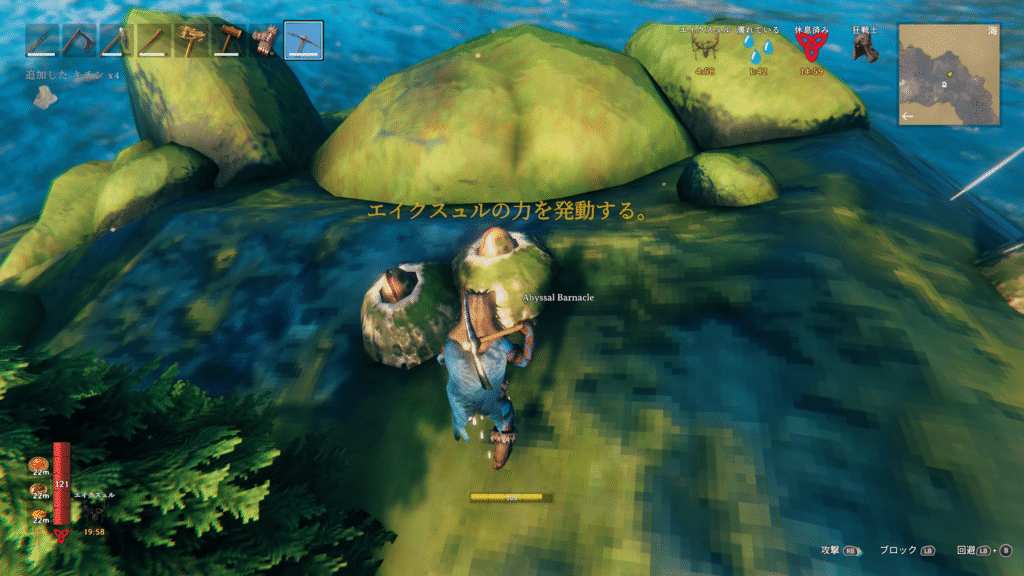Check the wet water-drops status effect

[758, 52]
